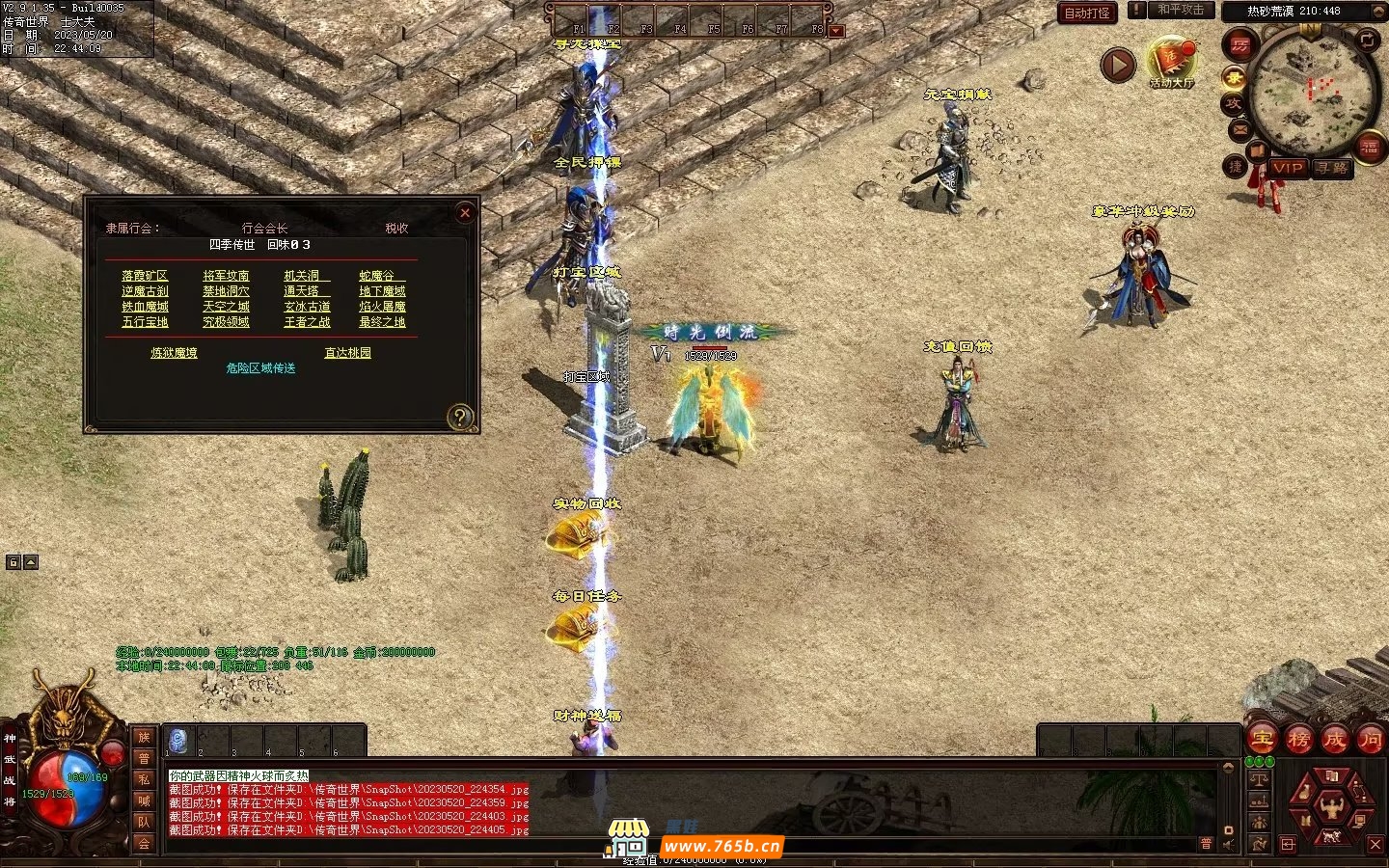Screen dimensions: 1389x868
Task: Choose the 将军坟南 destination link
Action: 226,276
